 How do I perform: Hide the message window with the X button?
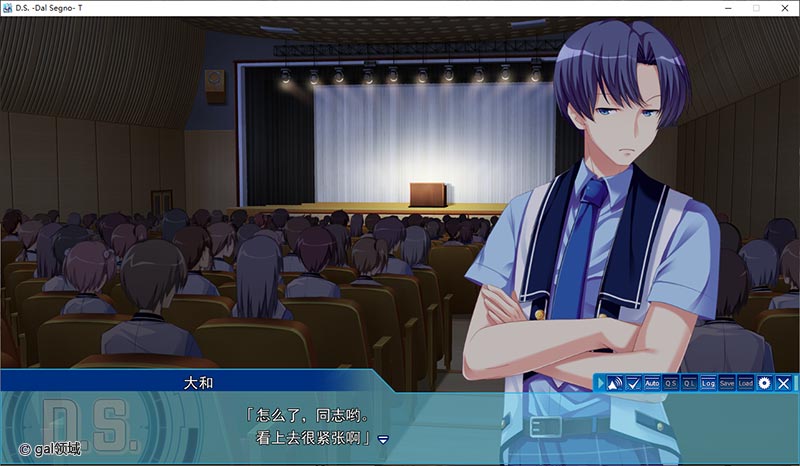tap(784, 383)
